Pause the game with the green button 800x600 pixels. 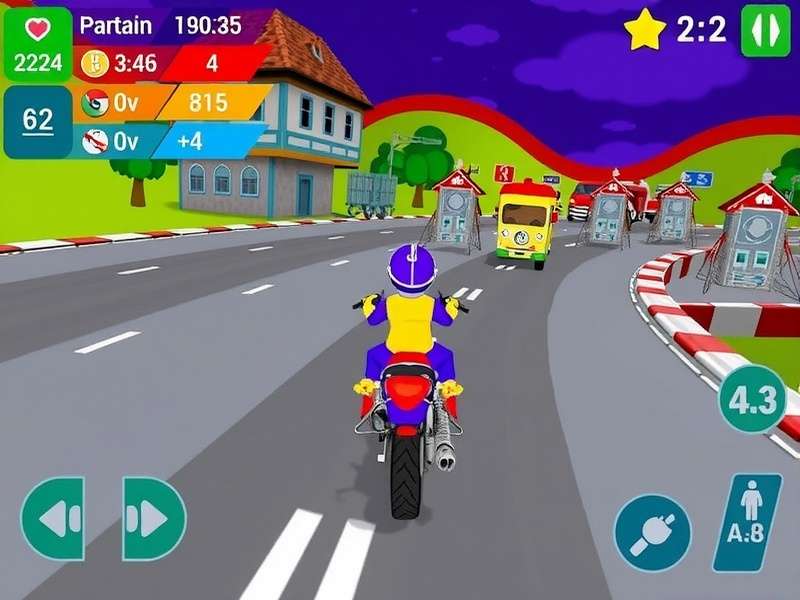tap(765, 30)
